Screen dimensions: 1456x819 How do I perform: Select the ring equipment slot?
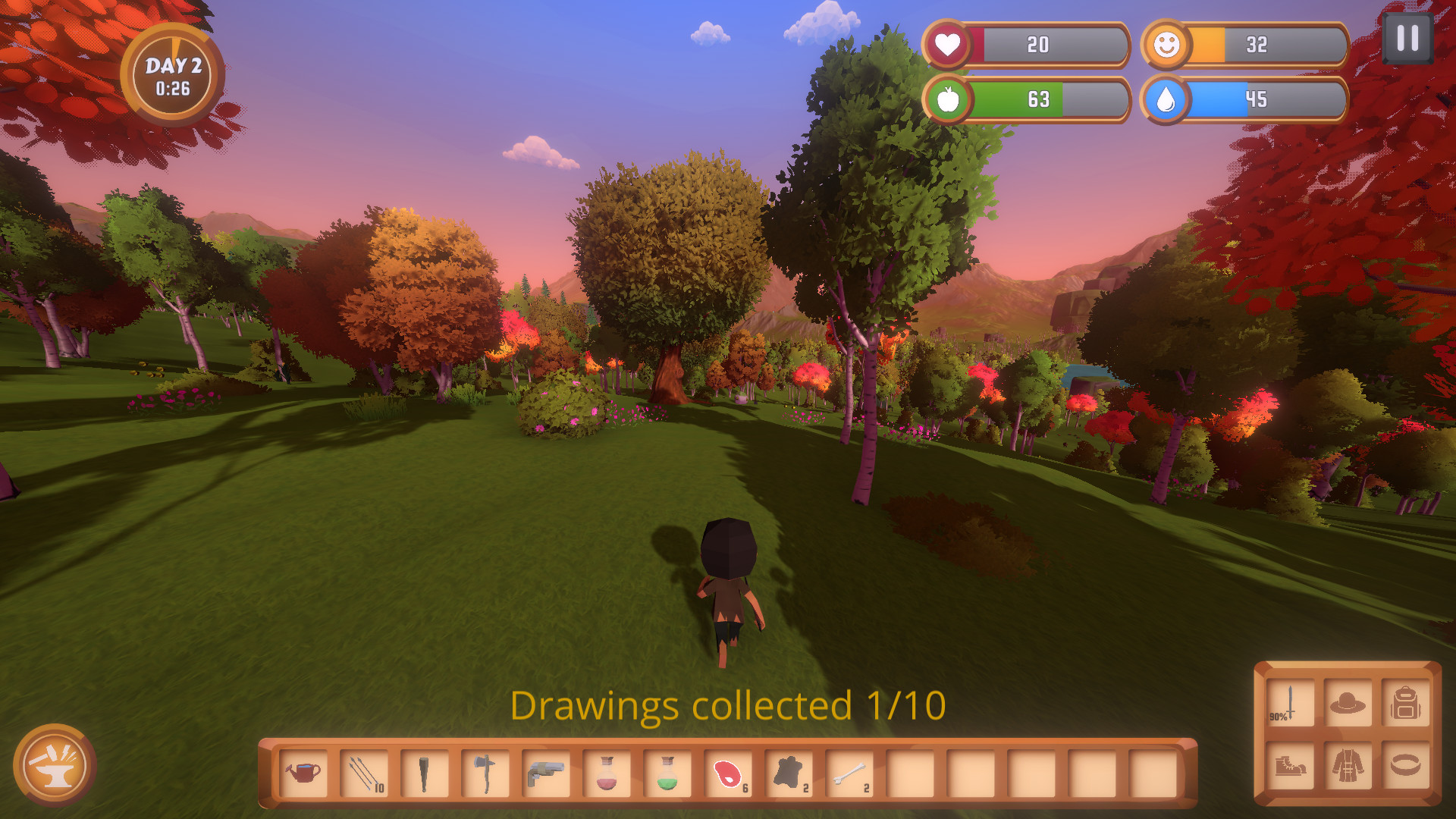[1405, 766]
